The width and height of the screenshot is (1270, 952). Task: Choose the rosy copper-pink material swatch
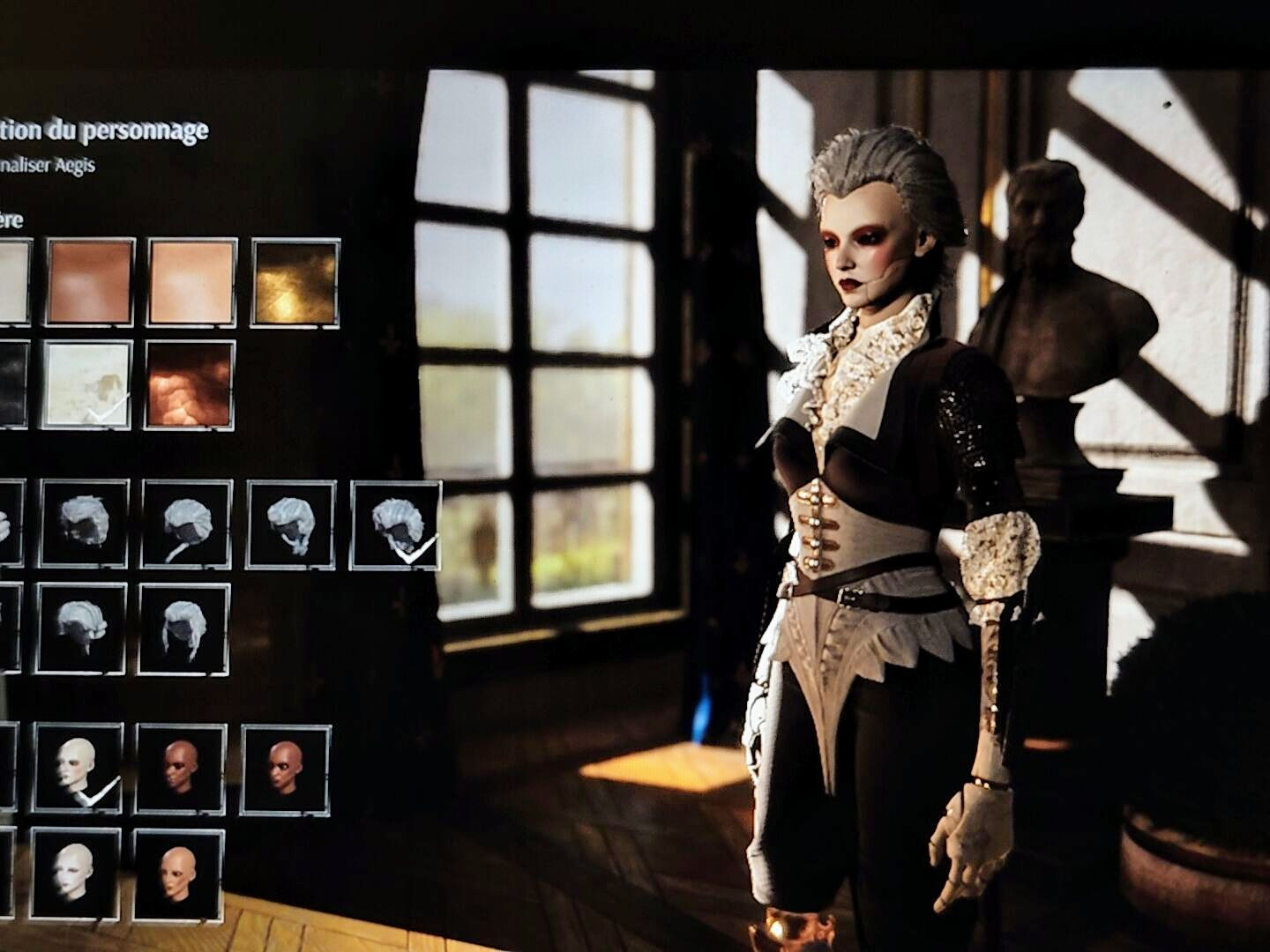coord(91,280)
